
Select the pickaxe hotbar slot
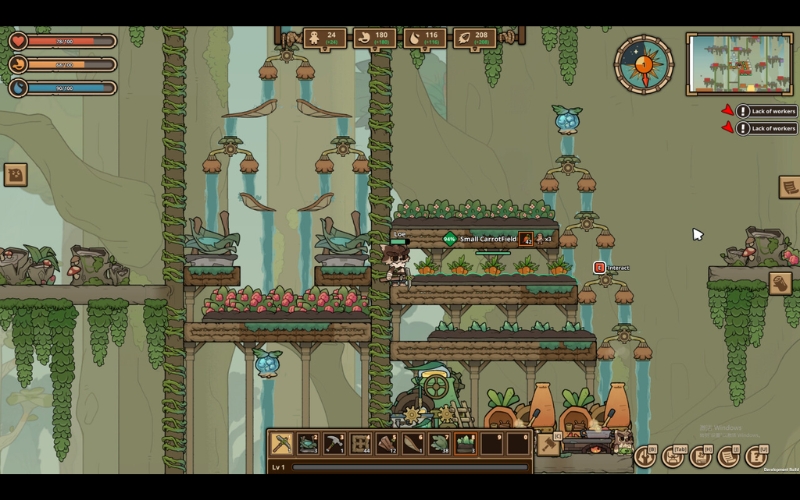coord(282,443)
